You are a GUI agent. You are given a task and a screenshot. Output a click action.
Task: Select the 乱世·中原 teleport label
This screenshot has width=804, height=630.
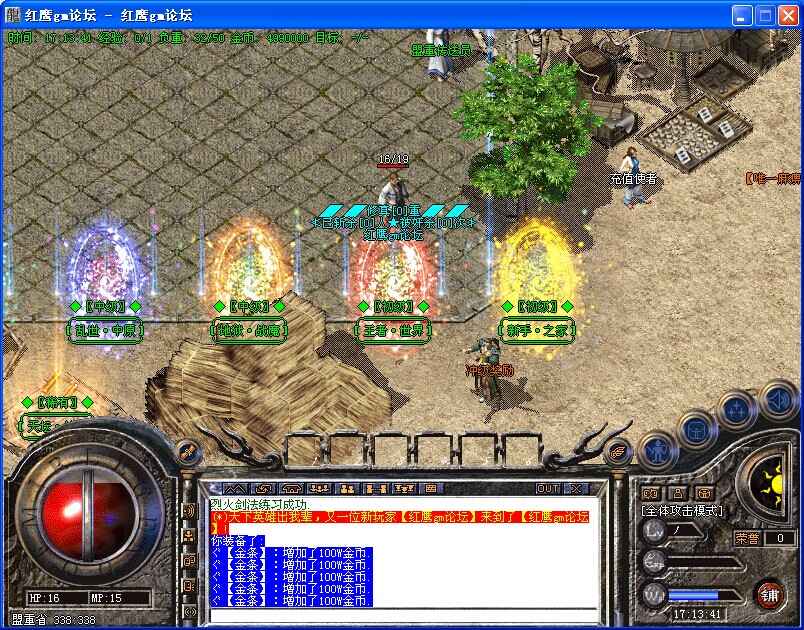[x=105, y=329]
